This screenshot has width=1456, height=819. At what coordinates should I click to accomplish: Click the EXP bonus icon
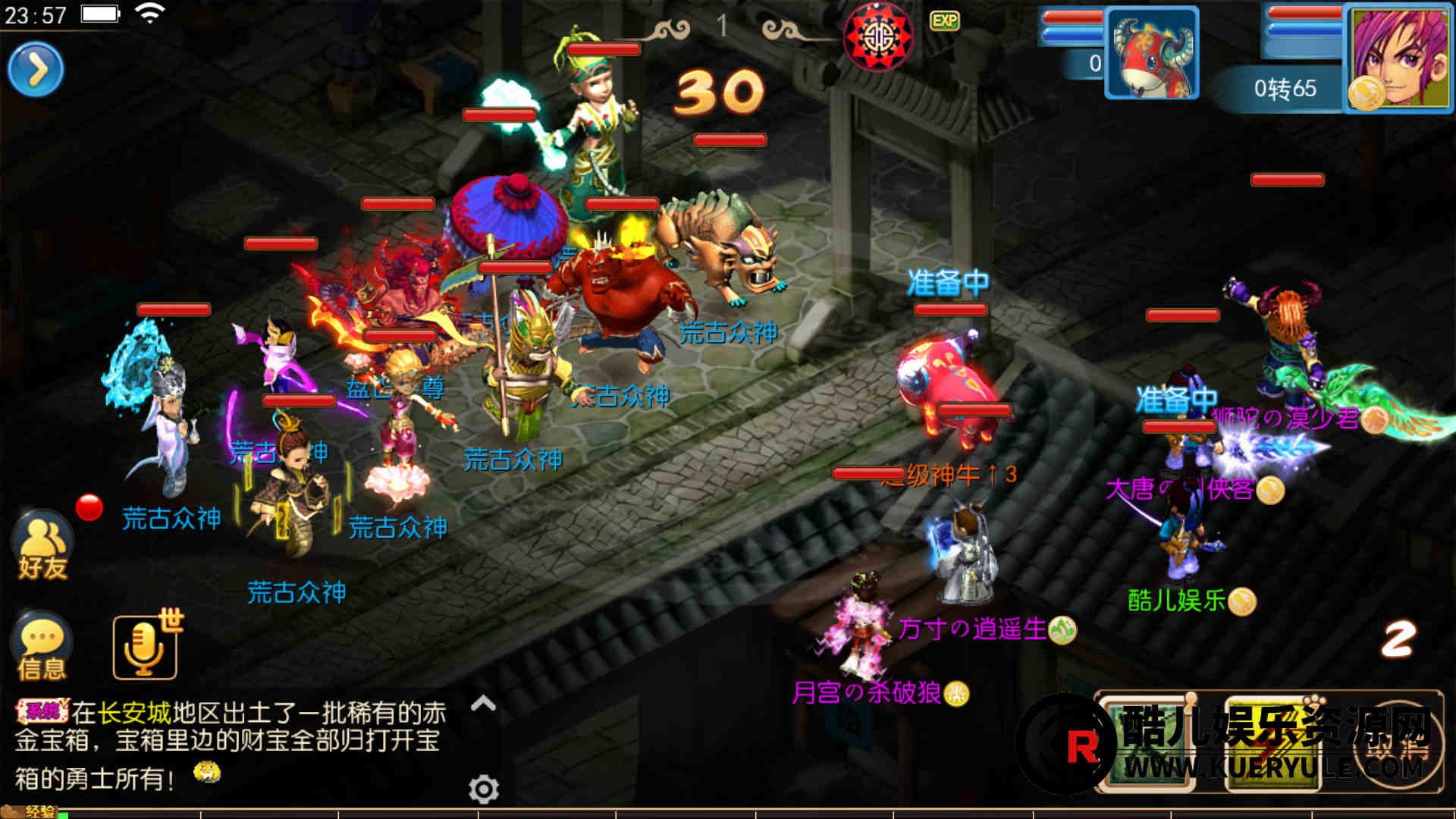944,20
